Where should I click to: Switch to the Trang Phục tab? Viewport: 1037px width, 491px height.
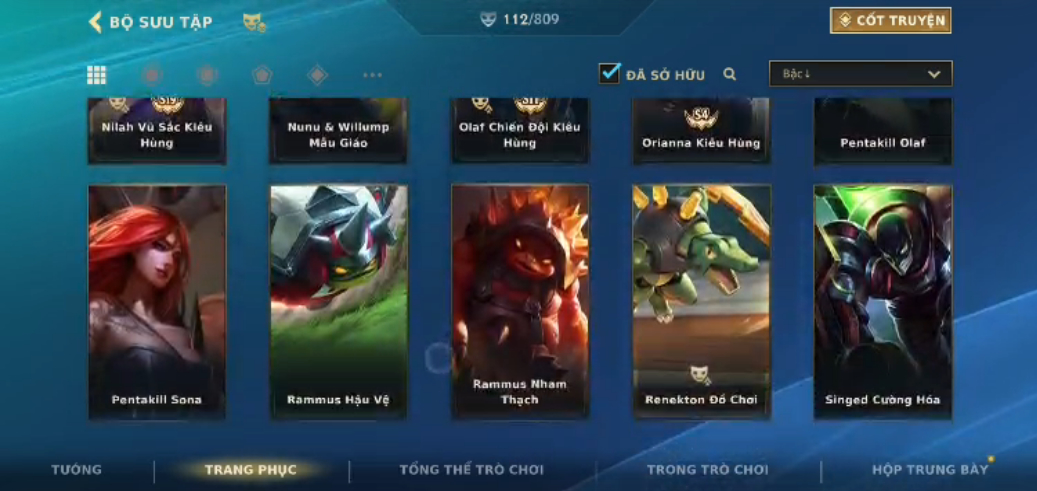point(250,470)
